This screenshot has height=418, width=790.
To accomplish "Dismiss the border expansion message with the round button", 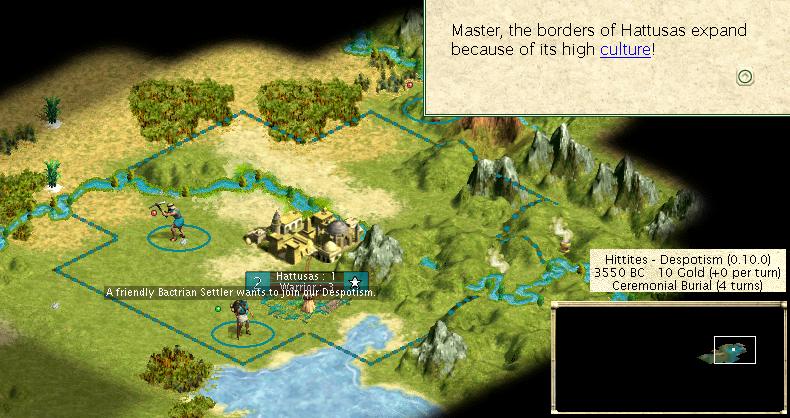I will [x=744, y=77].
